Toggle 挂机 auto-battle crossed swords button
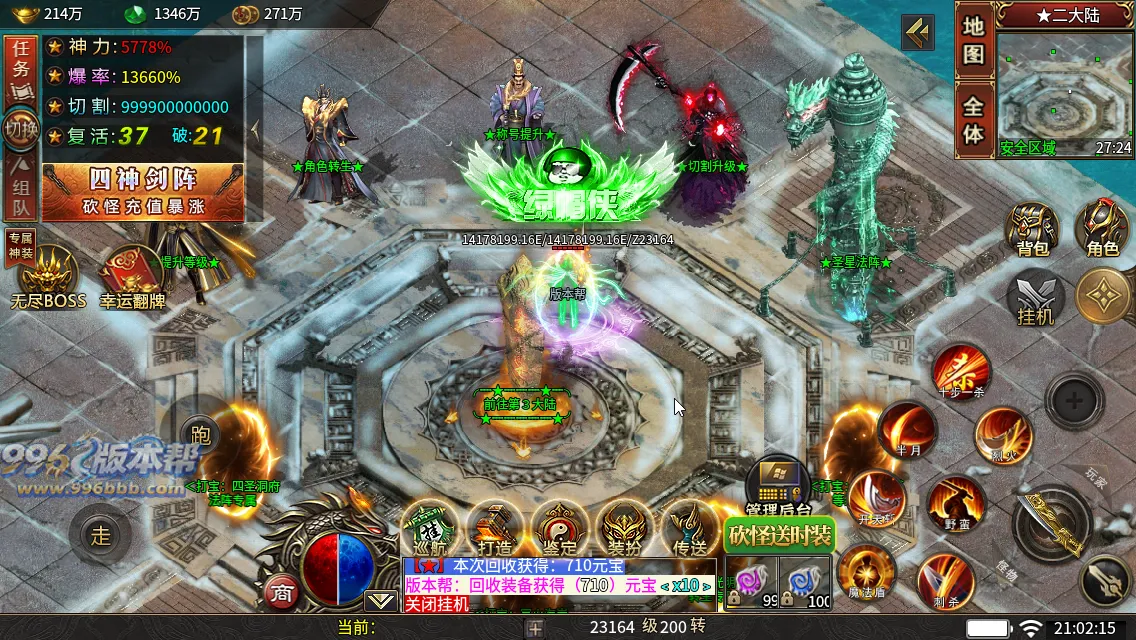 point(1036,299)
